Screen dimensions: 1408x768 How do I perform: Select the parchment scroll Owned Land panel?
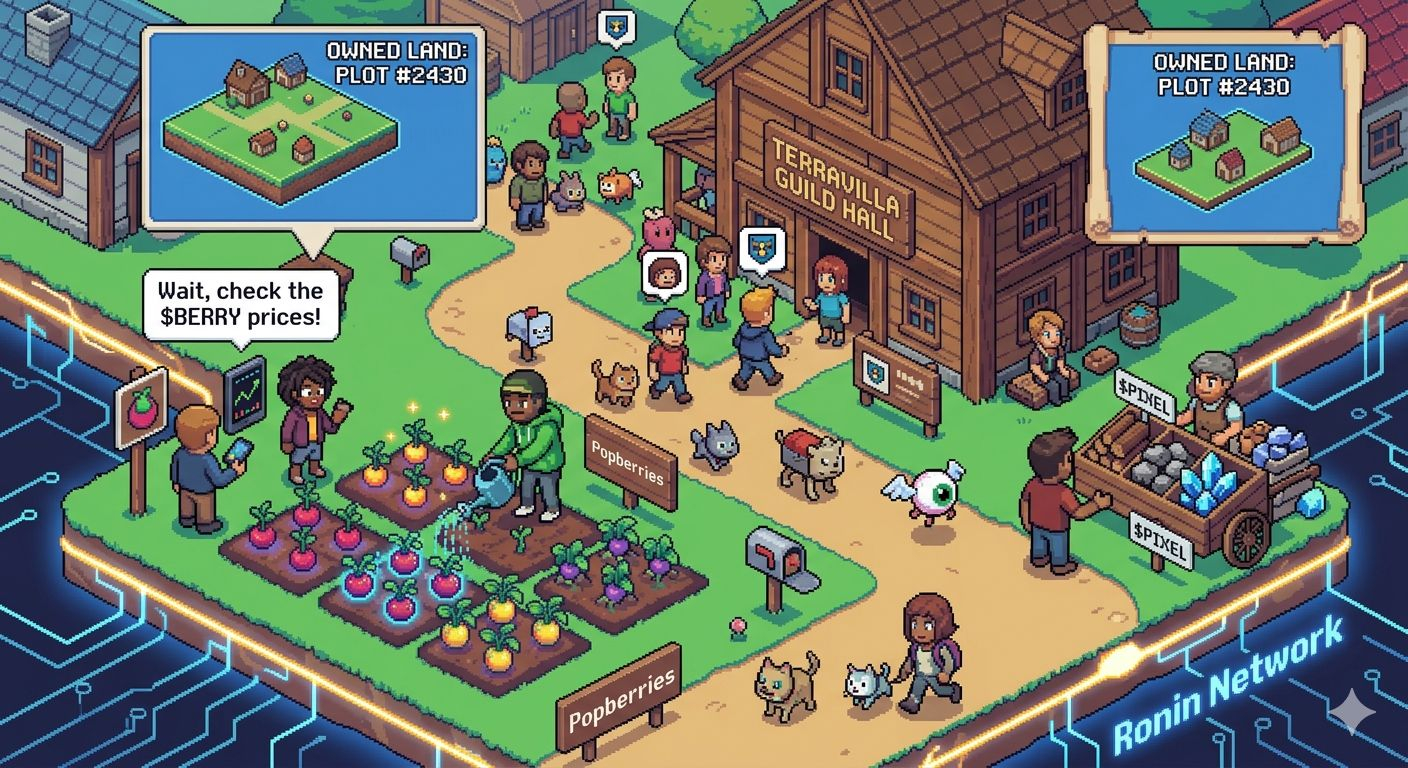(x=1225, y=133)
